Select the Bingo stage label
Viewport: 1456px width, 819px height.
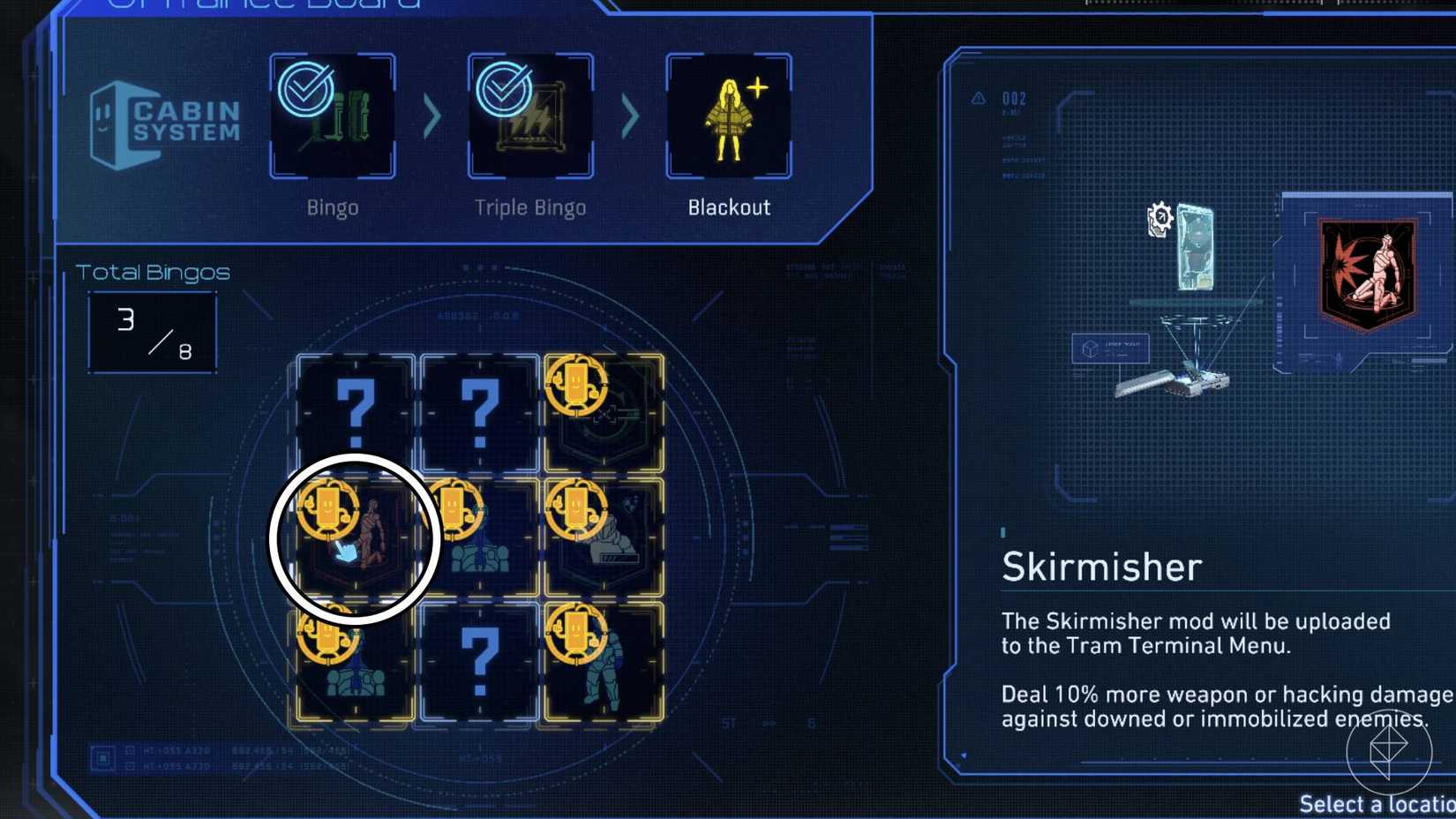(x=331, y=207)
